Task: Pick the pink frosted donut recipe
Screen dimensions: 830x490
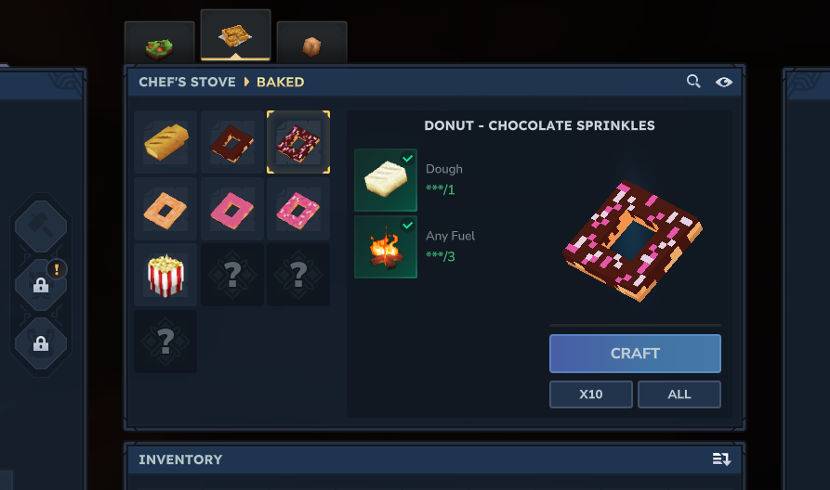Action: (x=232, y=209)
